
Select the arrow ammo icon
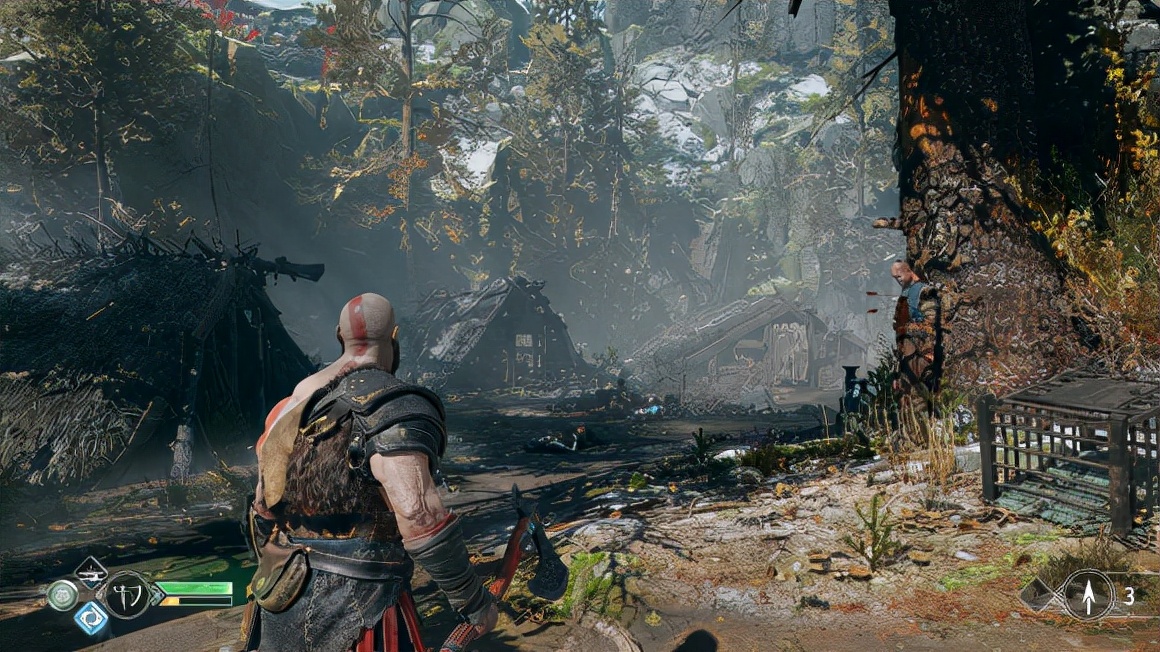click(x=1087, y=595)
